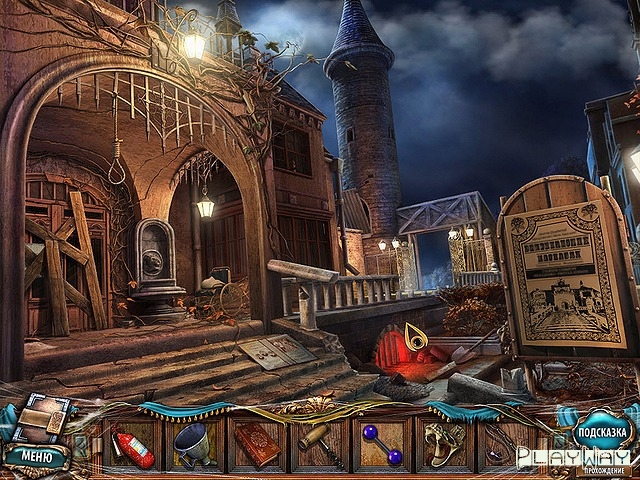Select the purple dumbbell item

point(382,445)
